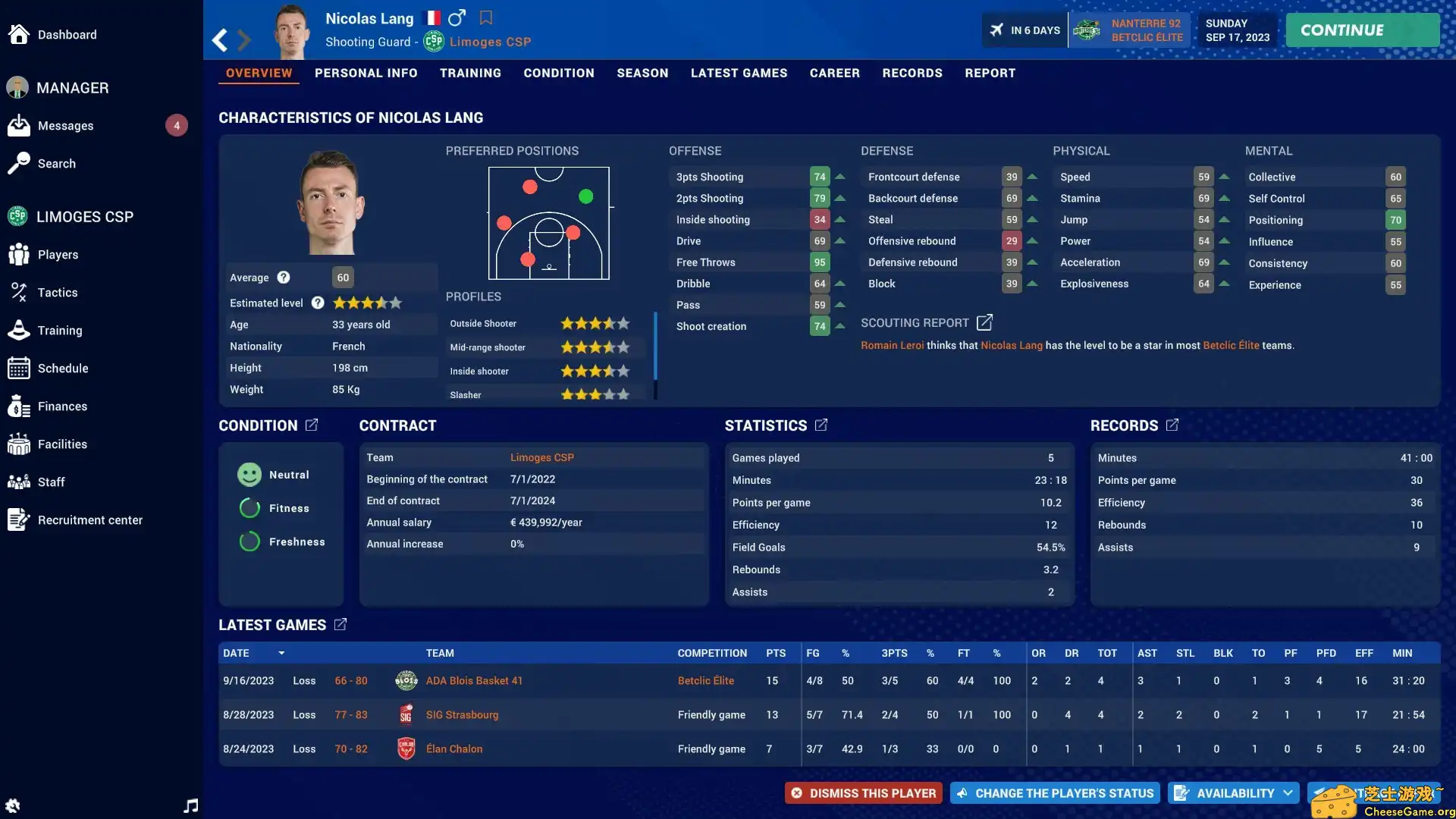Click the music note icon in the bottom bar
This screenshot has width=1456, height=819.
point(190,805)
